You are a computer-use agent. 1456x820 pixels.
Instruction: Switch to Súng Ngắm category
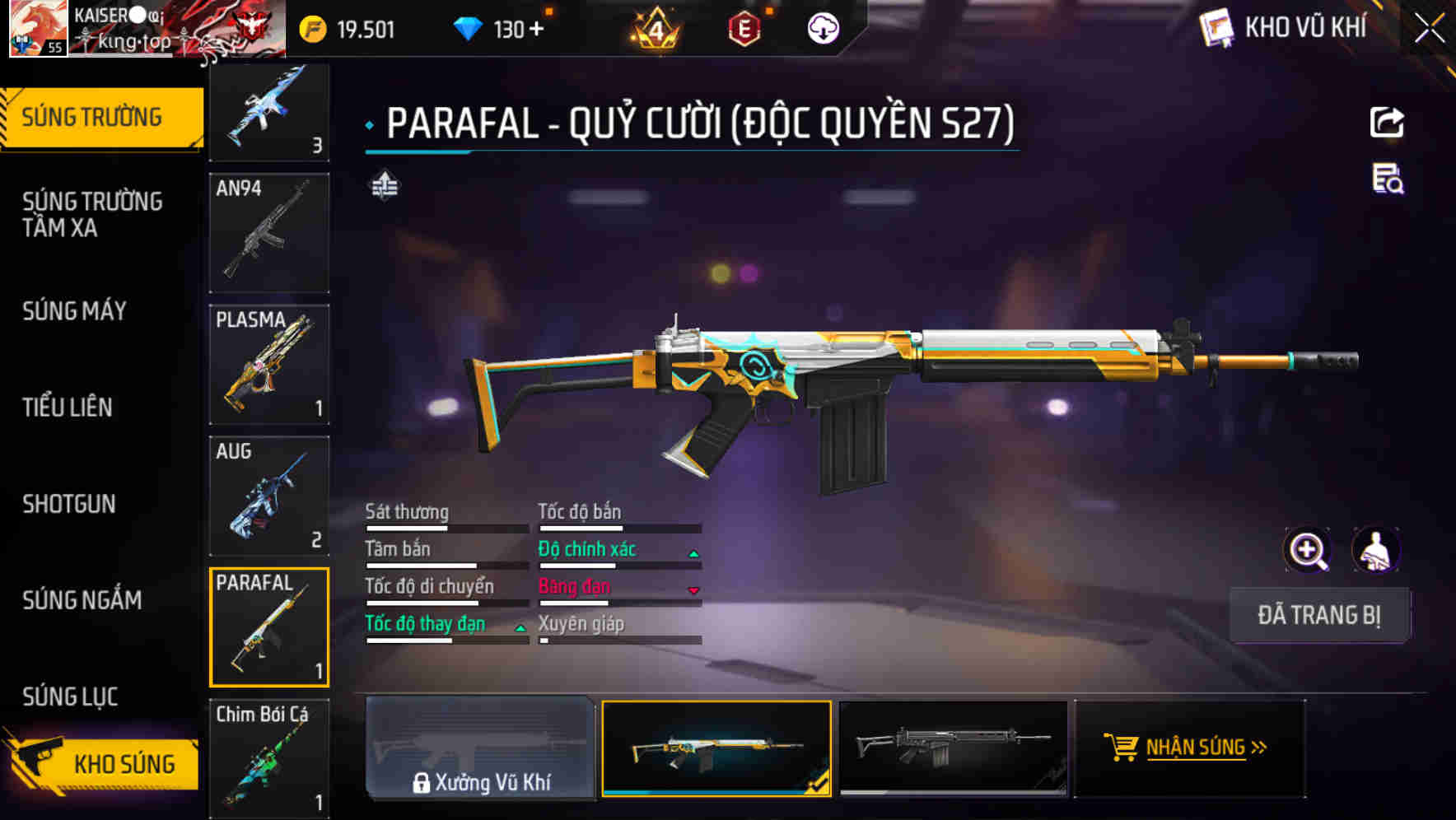click(x=82, y=600)
